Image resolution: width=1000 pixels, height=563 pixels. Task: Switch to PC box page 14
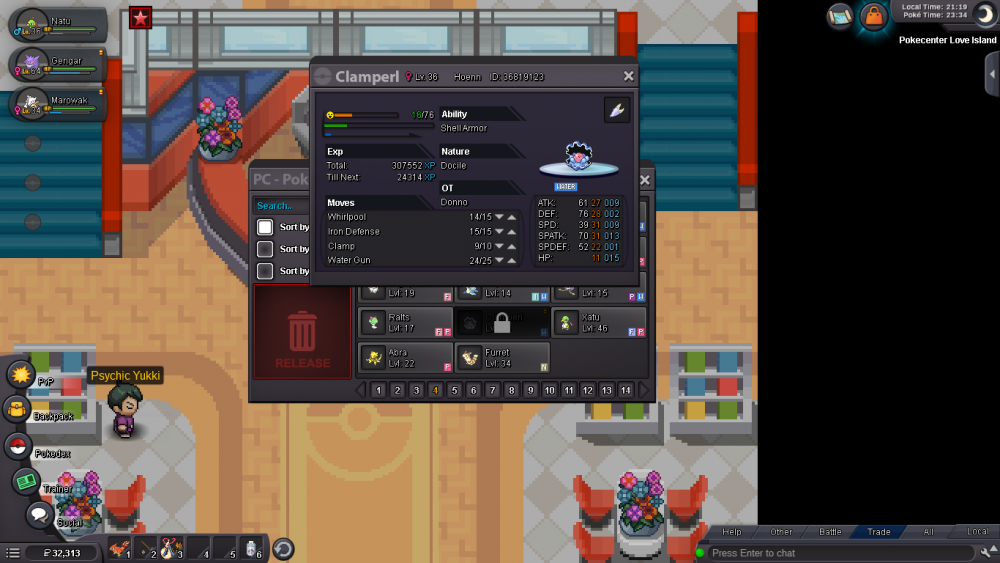(626, 390)
